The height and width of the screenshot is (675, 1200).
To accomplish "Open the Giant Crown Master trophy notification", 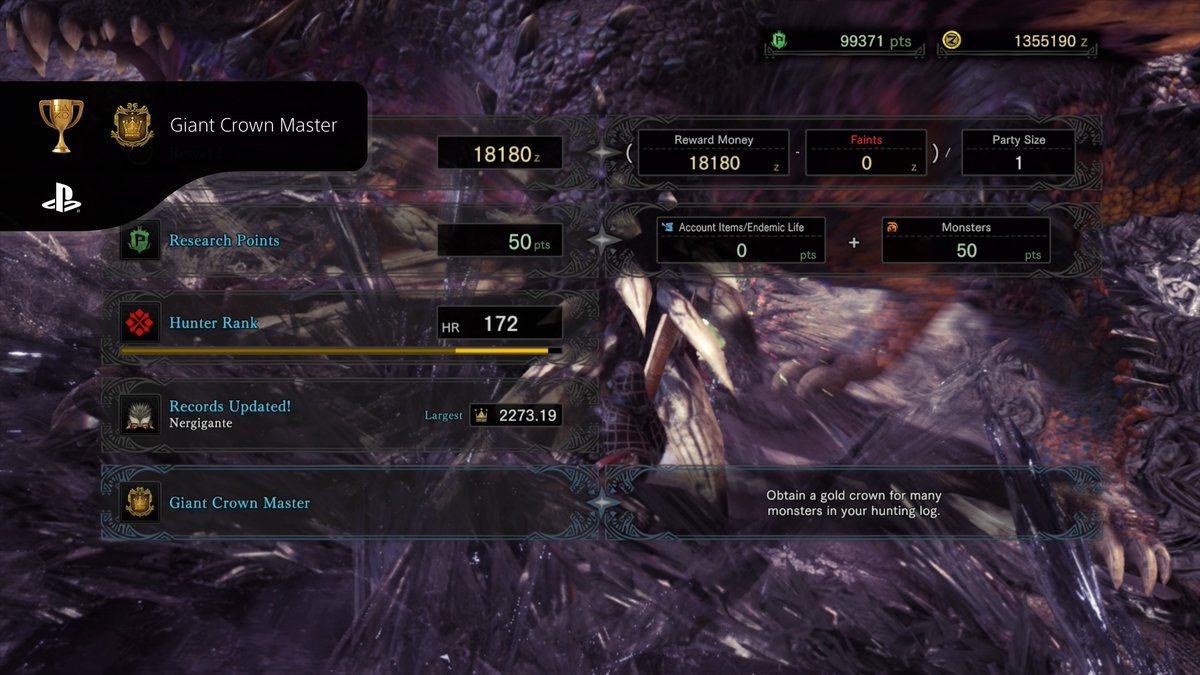I will coord(200,126).
